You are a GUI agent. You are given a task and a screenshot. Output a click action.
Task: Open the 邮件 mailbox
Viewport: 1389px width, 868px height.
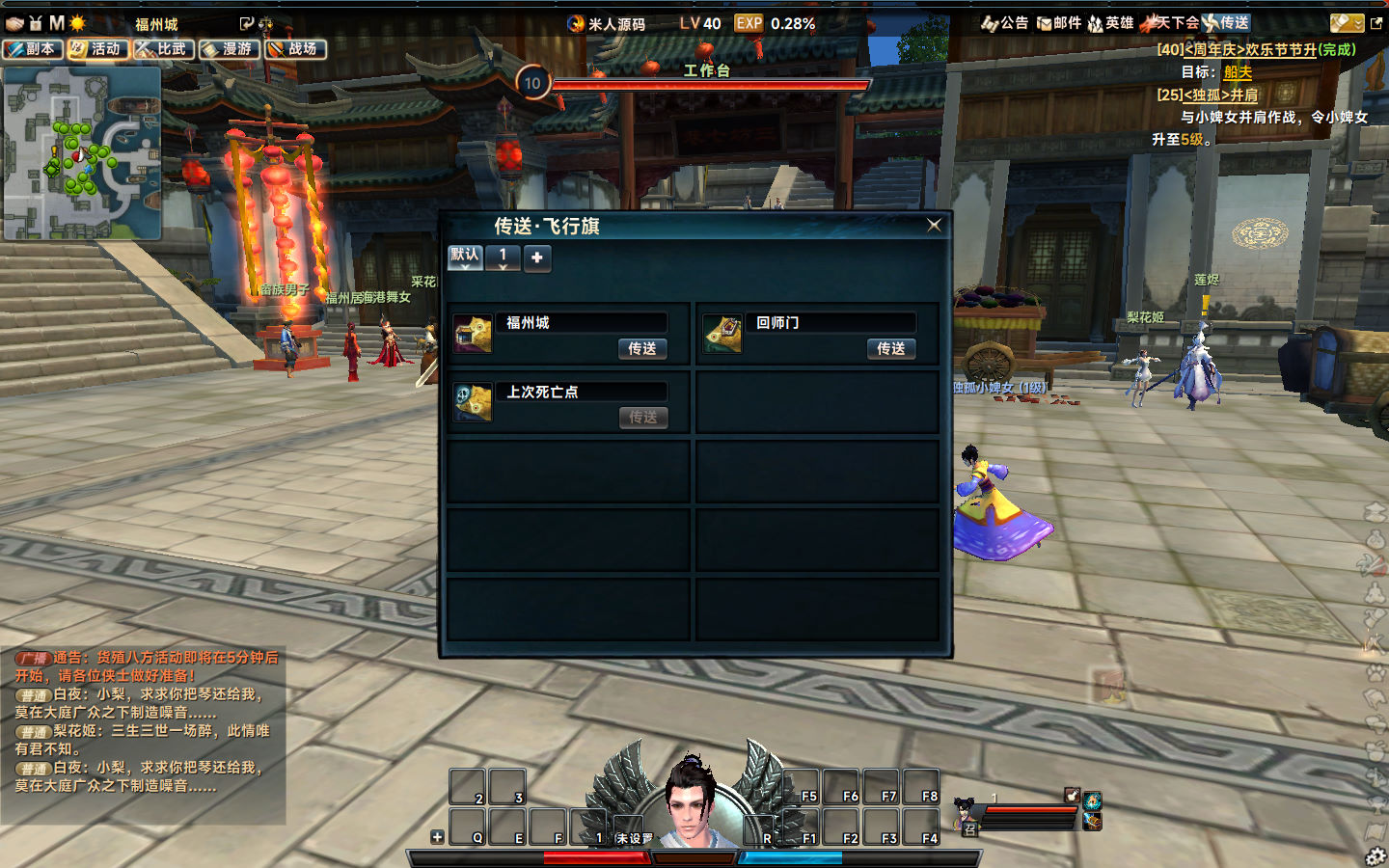(1059, 23)
